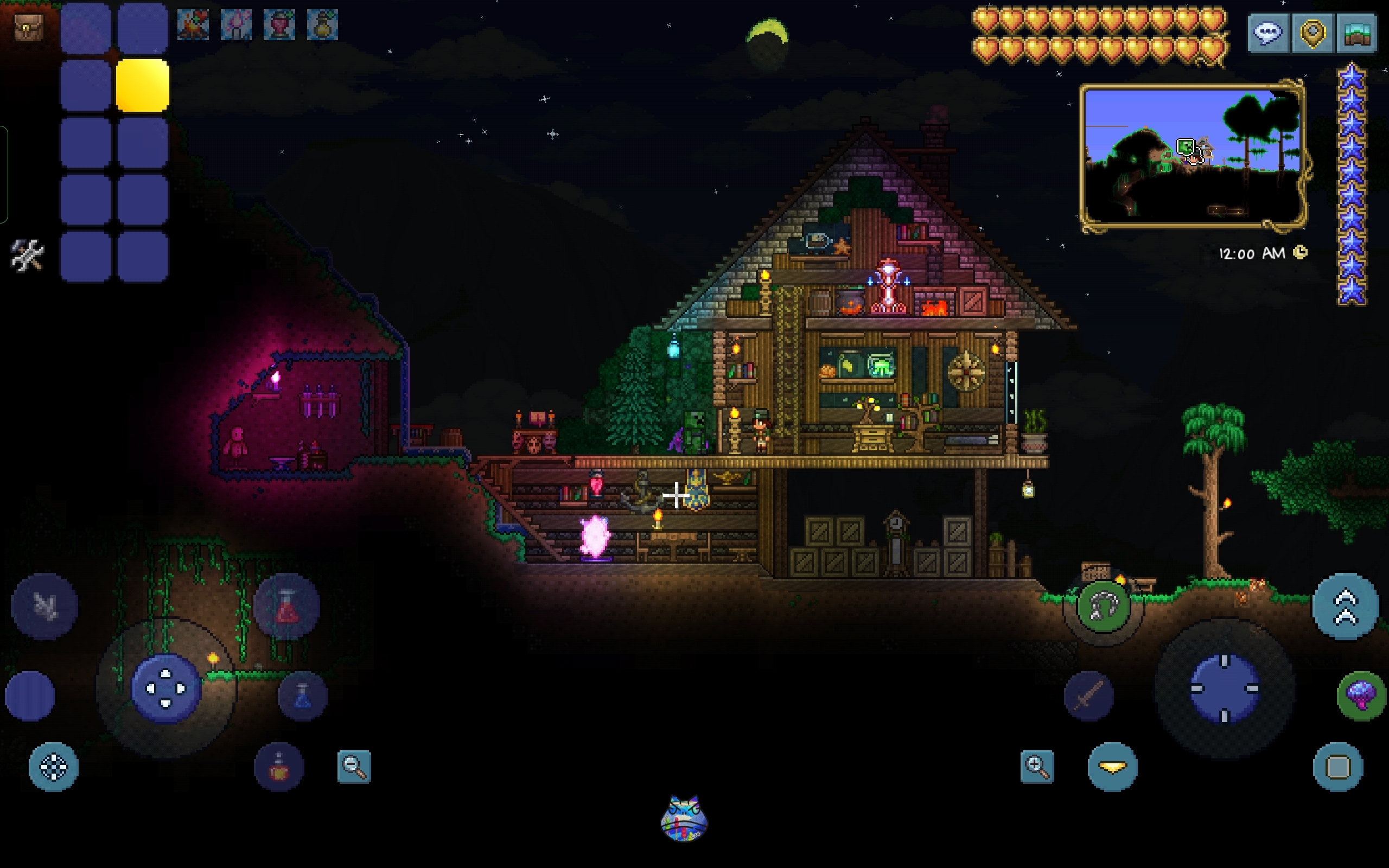This screenshot has height=868, width=1389.
Task: Use the quick buff potion button
Action: (x=279, y=767)
